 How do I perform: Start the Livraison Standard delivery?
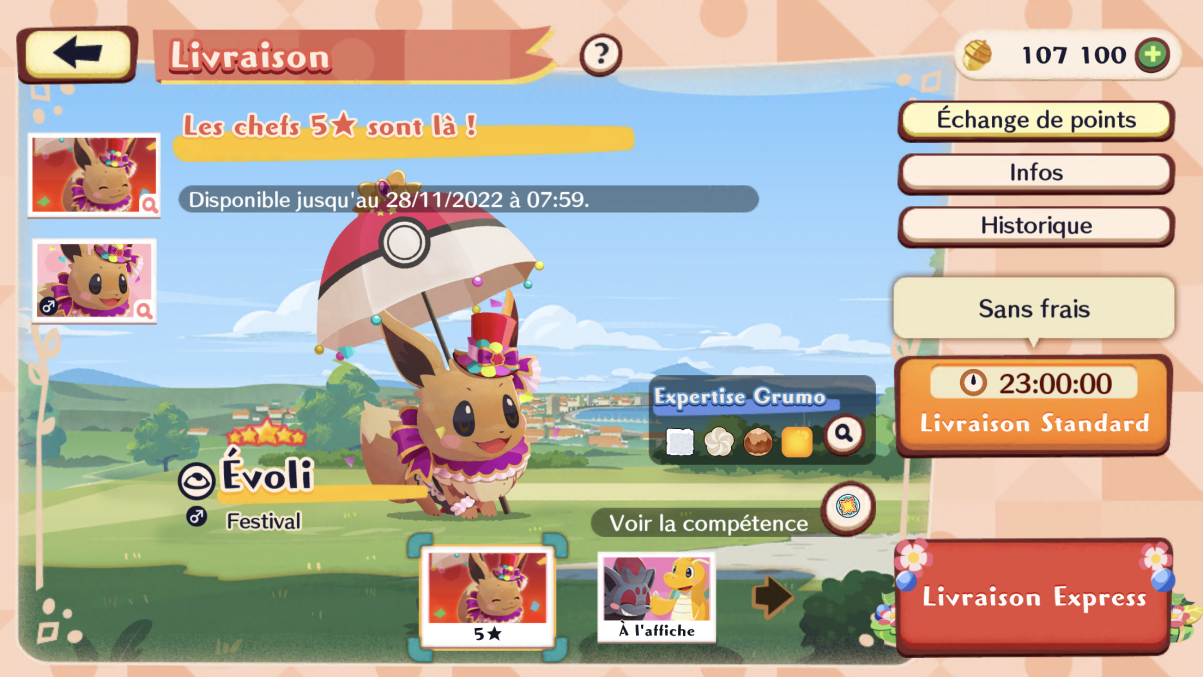[x=1033, y=406]
